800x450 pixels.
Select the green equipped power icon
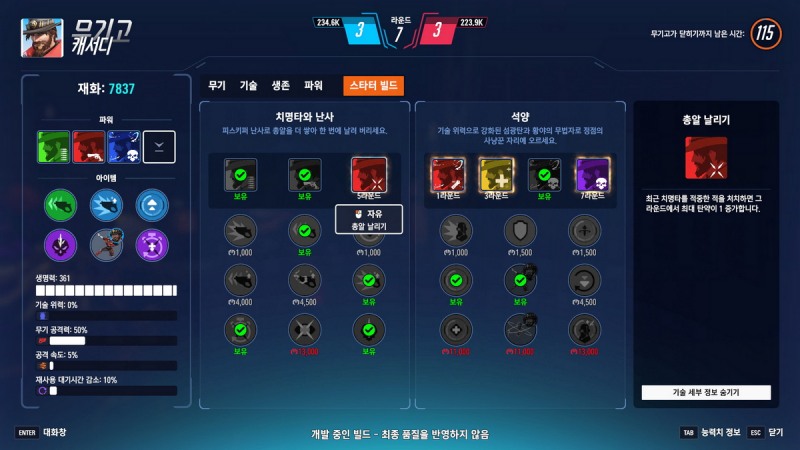point(52,147)
